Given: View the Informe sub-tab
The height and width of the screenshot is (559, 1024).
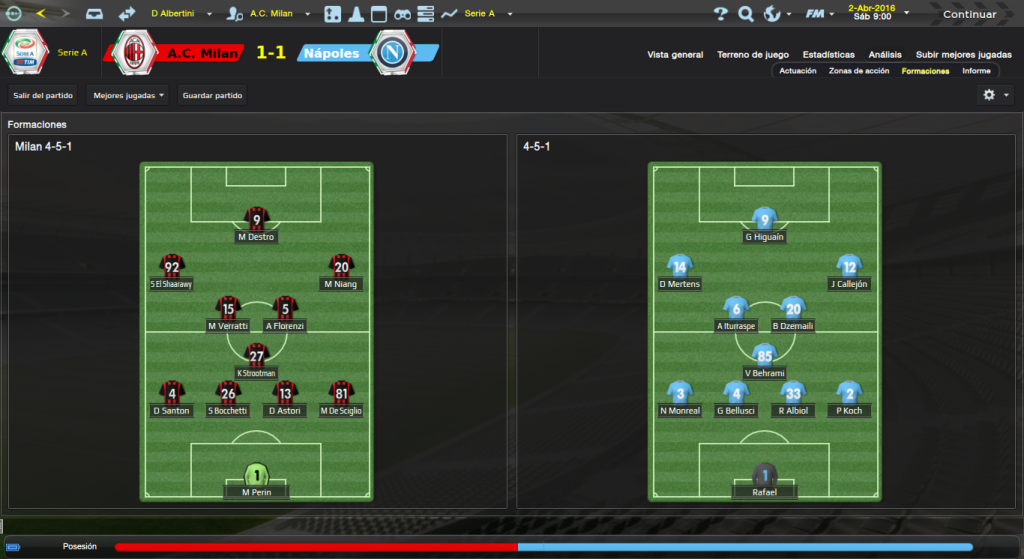Looking at the screenshot, I should pos(976,71).
